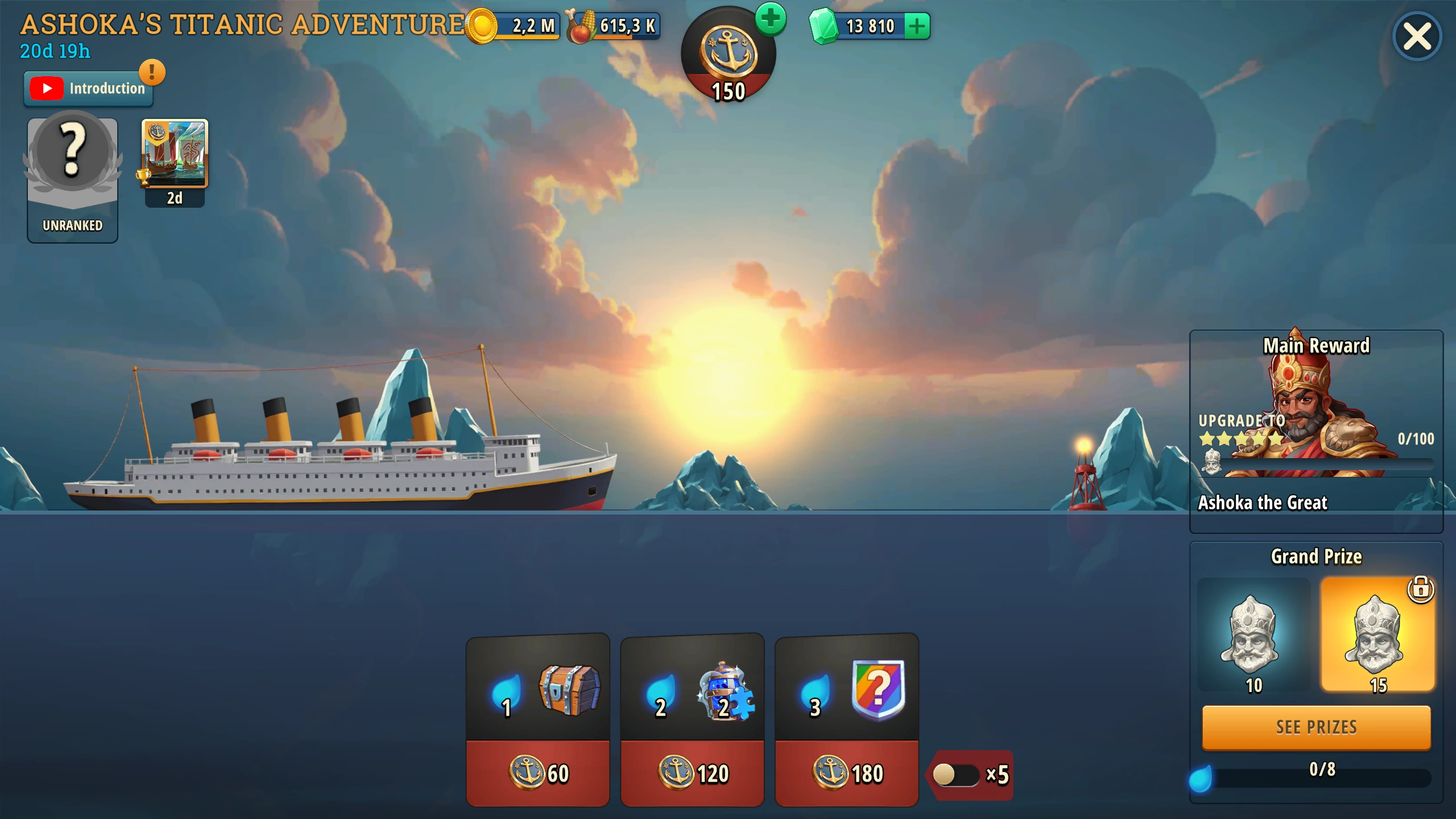Image resolution: width=1456 pixels, height=819 pixels.
Task: Open the ship tournament thumbnail with 2d timer
Action: [175, 162]
